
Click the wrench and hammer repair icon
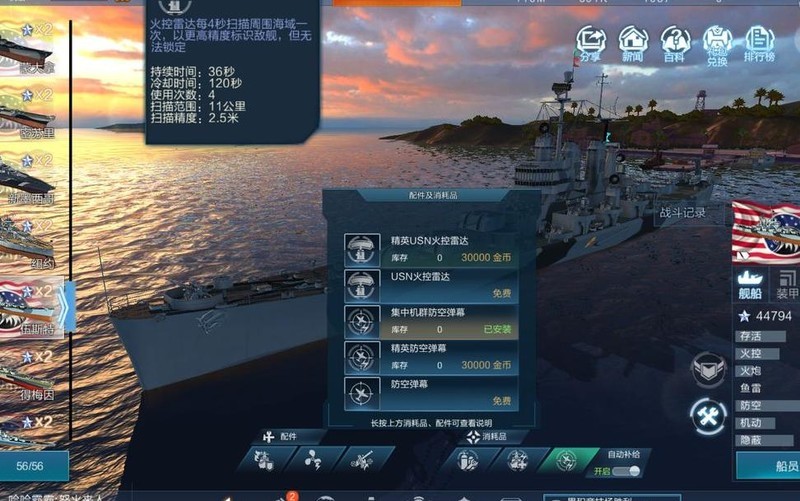[708, 417]
